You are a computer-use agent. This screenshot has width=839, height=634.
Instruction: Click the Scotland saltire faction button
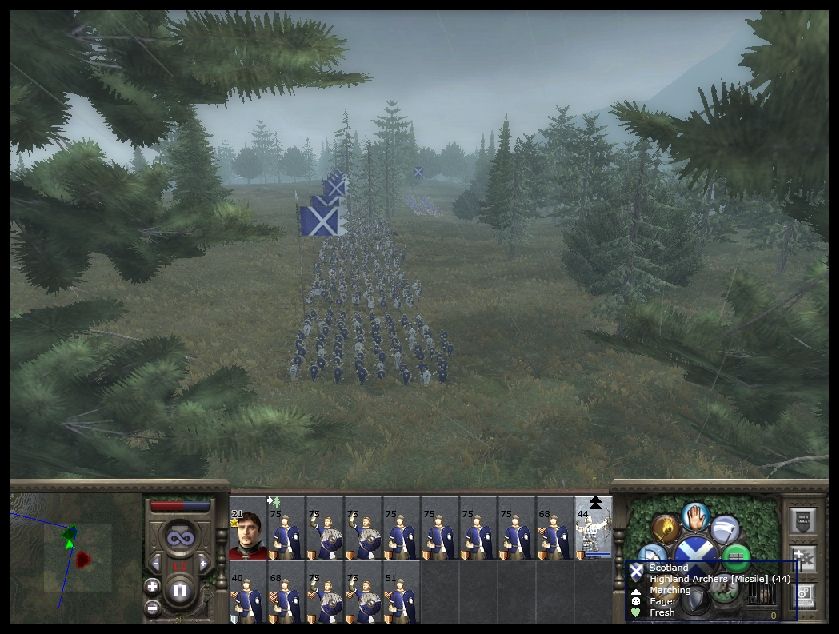(x=694, y=554)
